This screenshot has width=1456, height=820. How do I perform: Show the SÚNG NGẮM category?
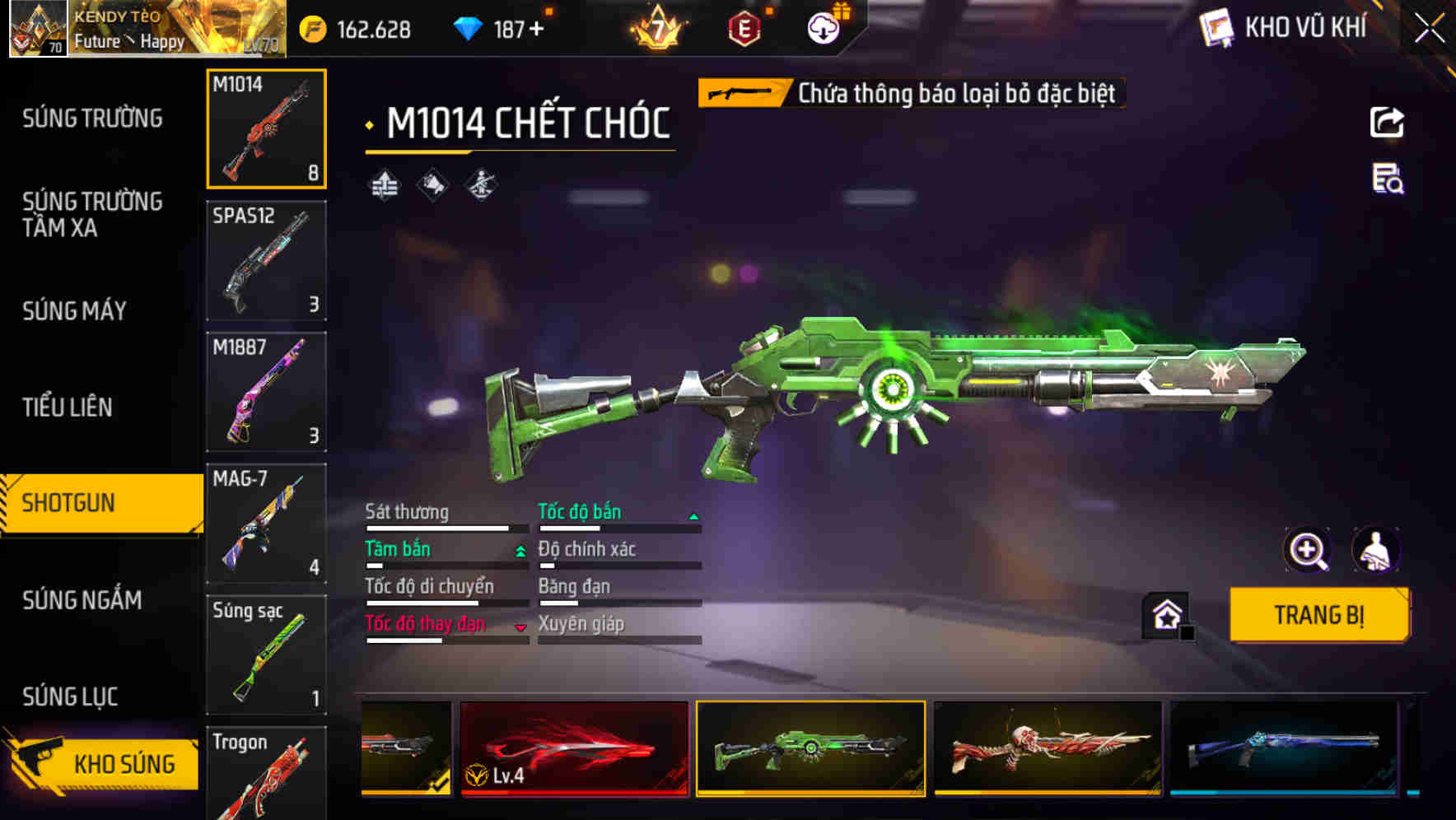pyautogui.click(x=82, y=600)
